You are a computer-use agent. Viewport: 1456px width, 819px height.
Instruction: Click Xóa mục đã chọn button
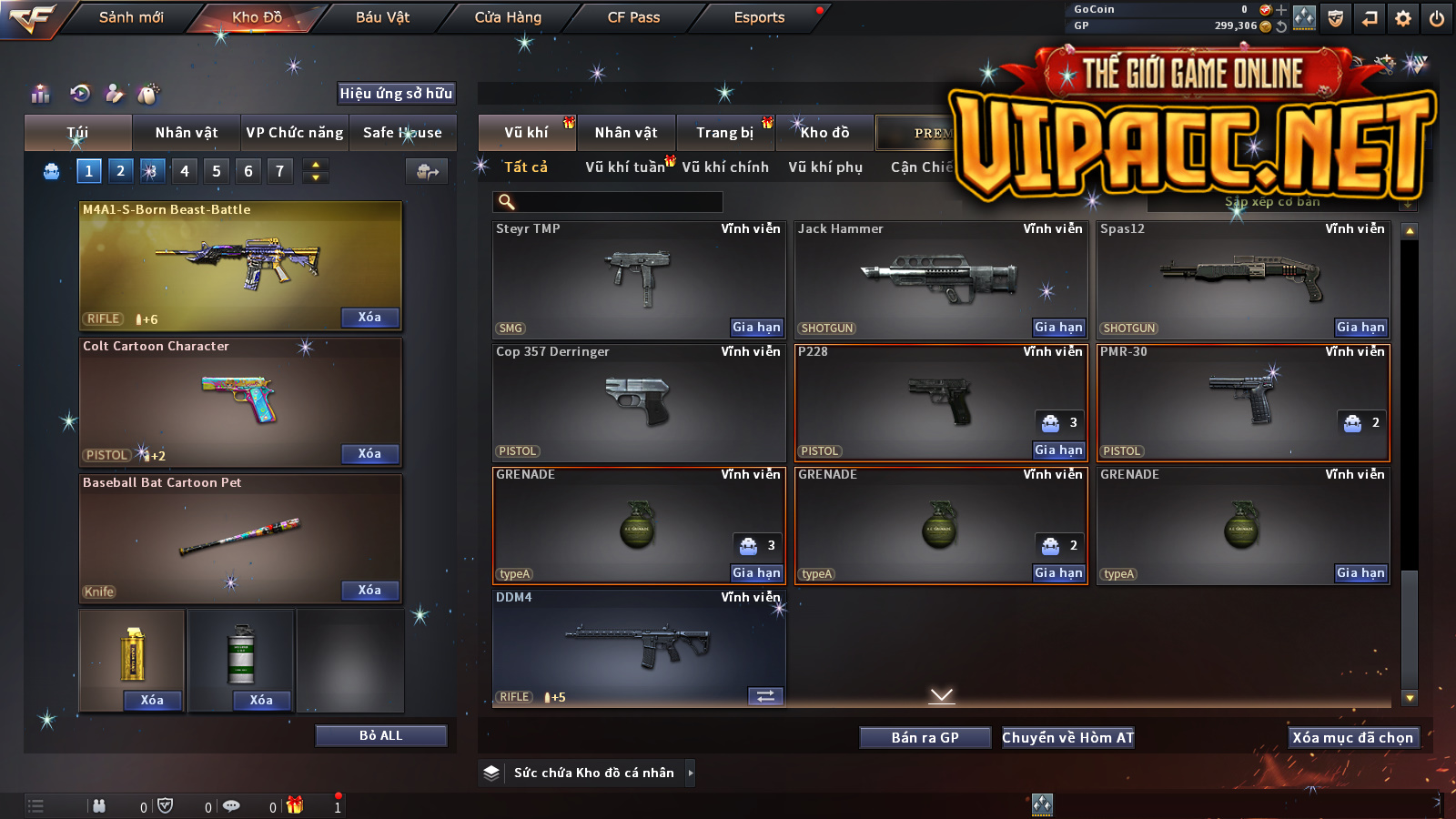[1352, 738]
